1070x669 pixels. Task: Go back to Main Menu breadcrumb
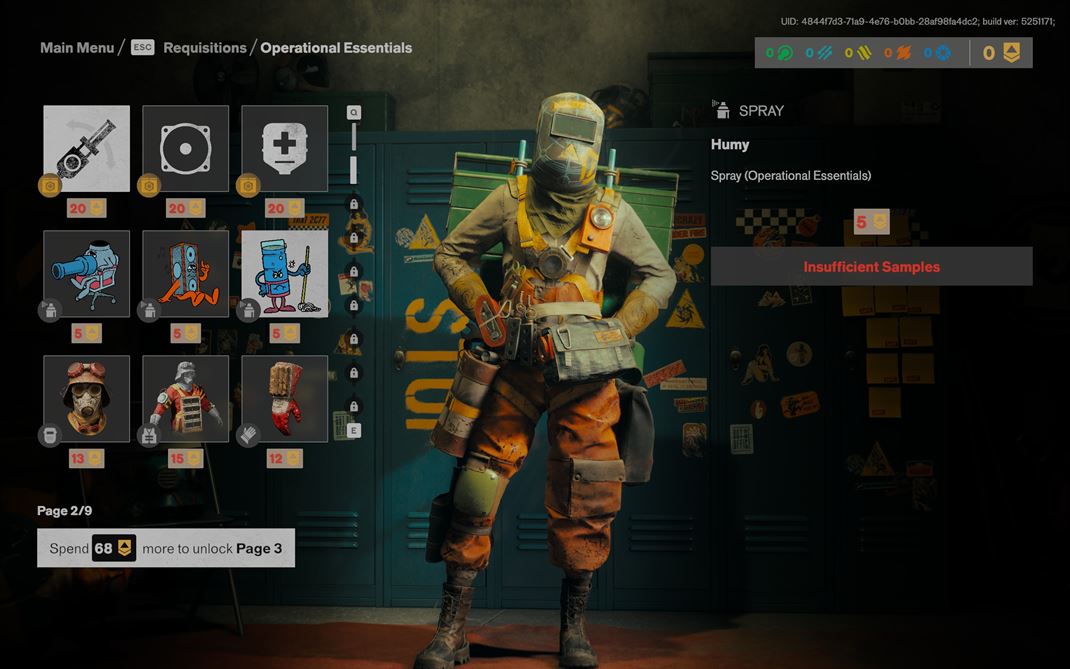(77, 48)
